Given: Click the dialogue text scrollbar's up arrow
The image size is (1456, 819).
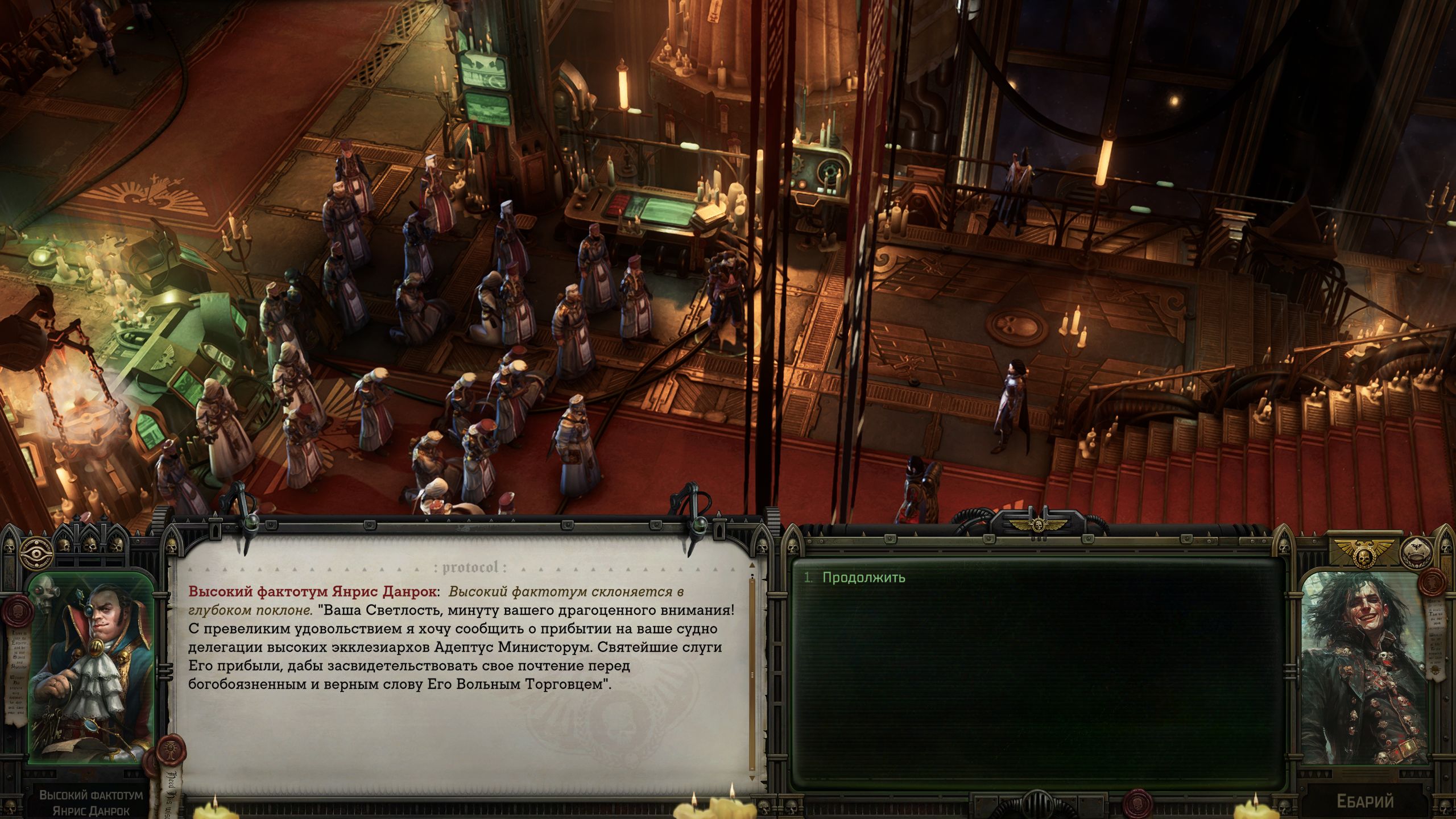Looking at the screenshot, I should pos(752,566).
